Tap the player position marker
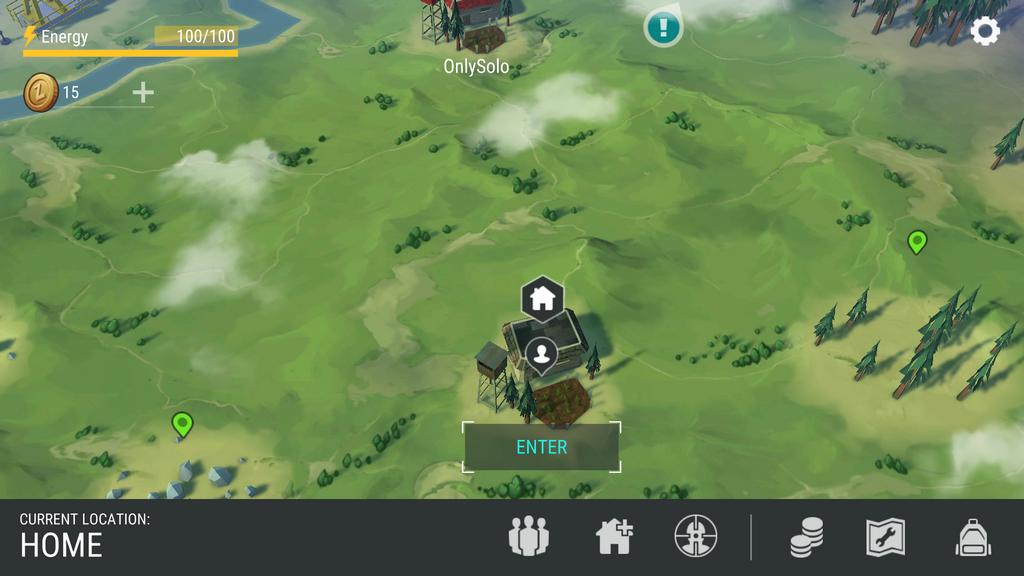This screenshot has height=576, width=1024. tap(541, 354)
